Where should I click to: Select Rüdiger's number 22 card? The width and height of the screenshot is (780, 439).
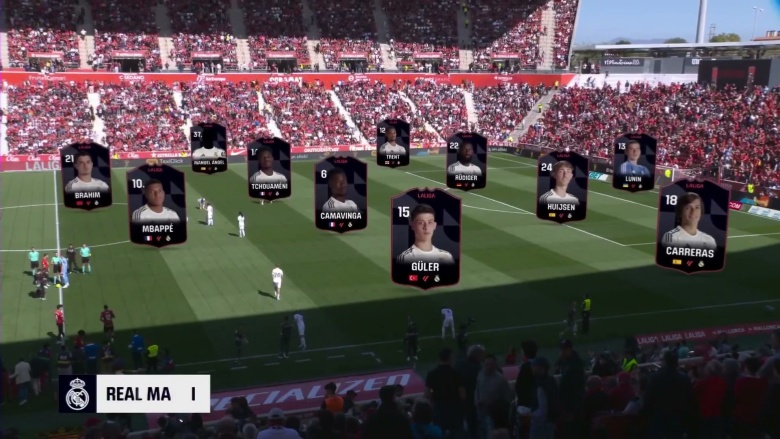466,161
